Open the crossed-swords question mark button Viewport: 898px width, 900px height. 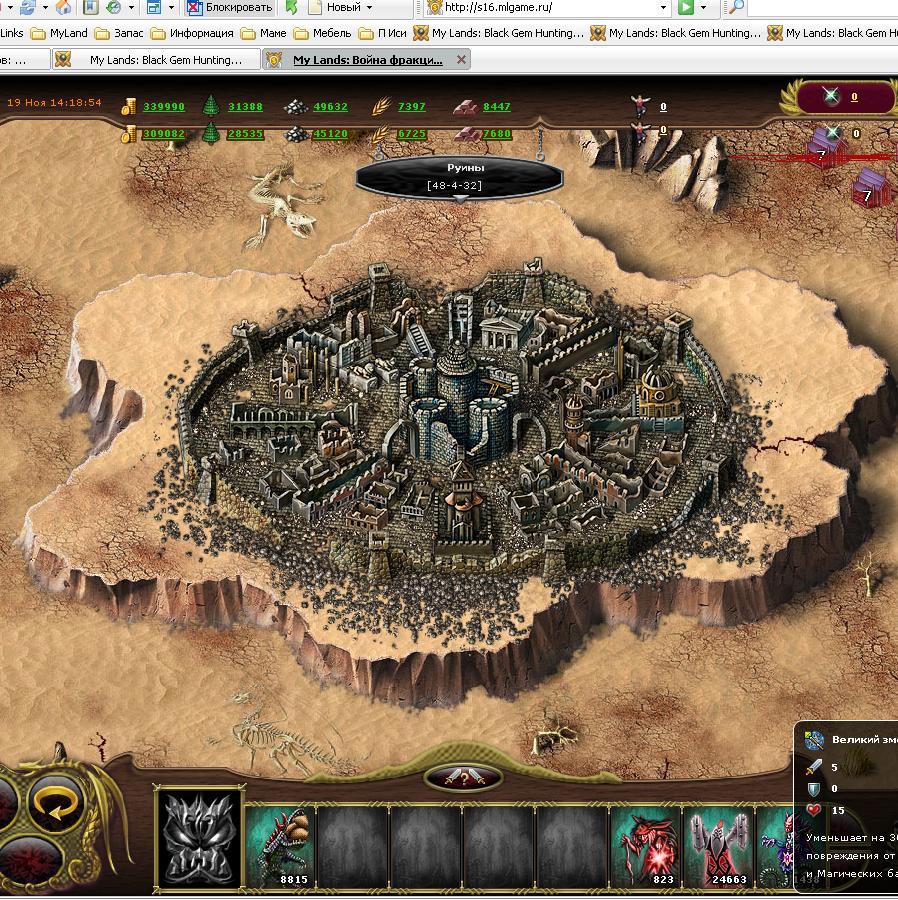(462, 778)
